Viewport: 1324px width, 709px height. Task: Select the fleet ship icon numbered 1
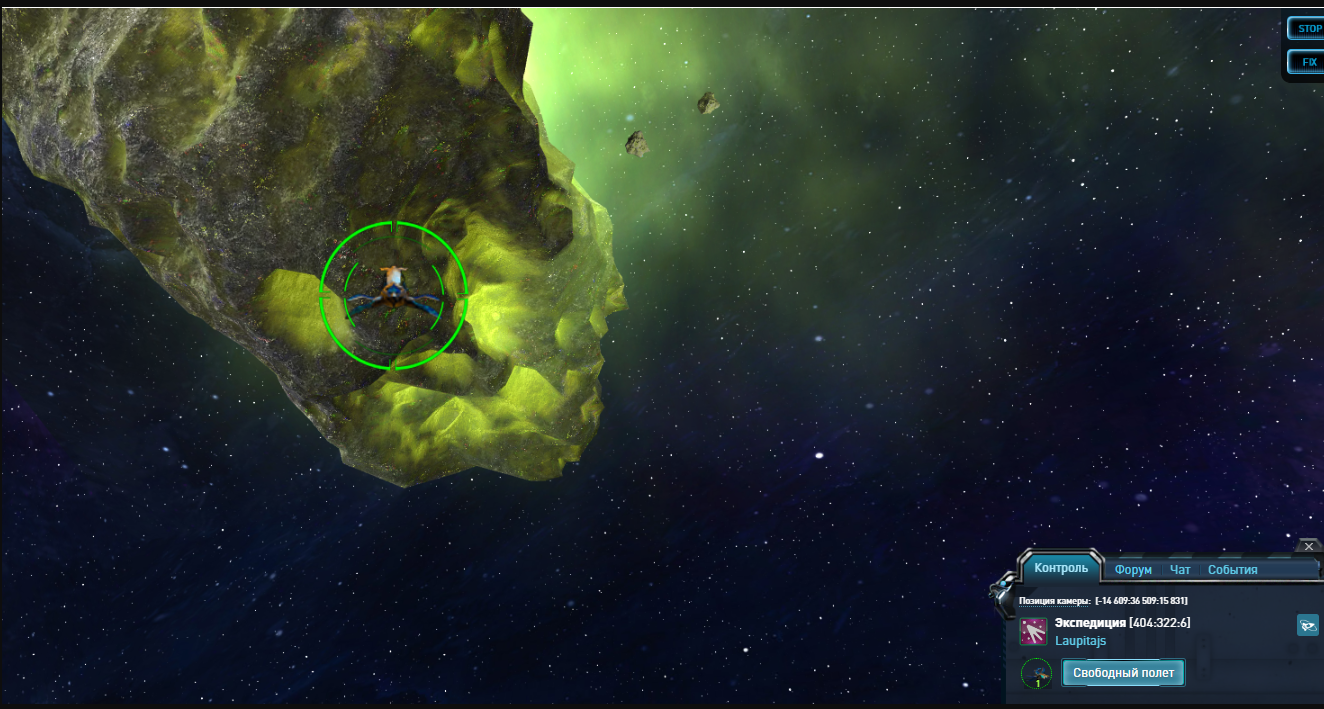[1036, 673]
